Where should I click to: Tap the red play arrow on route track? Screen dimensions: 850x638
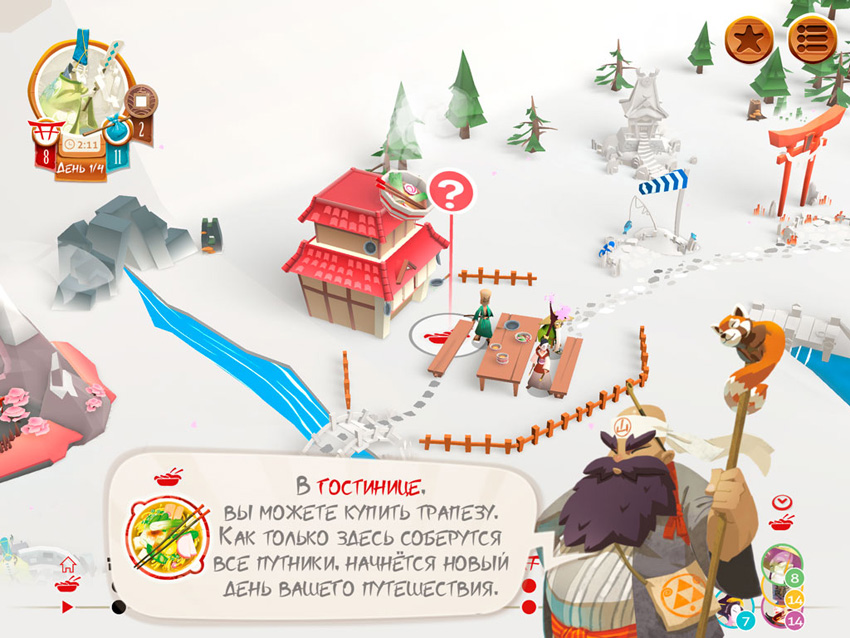click(67, 606)
